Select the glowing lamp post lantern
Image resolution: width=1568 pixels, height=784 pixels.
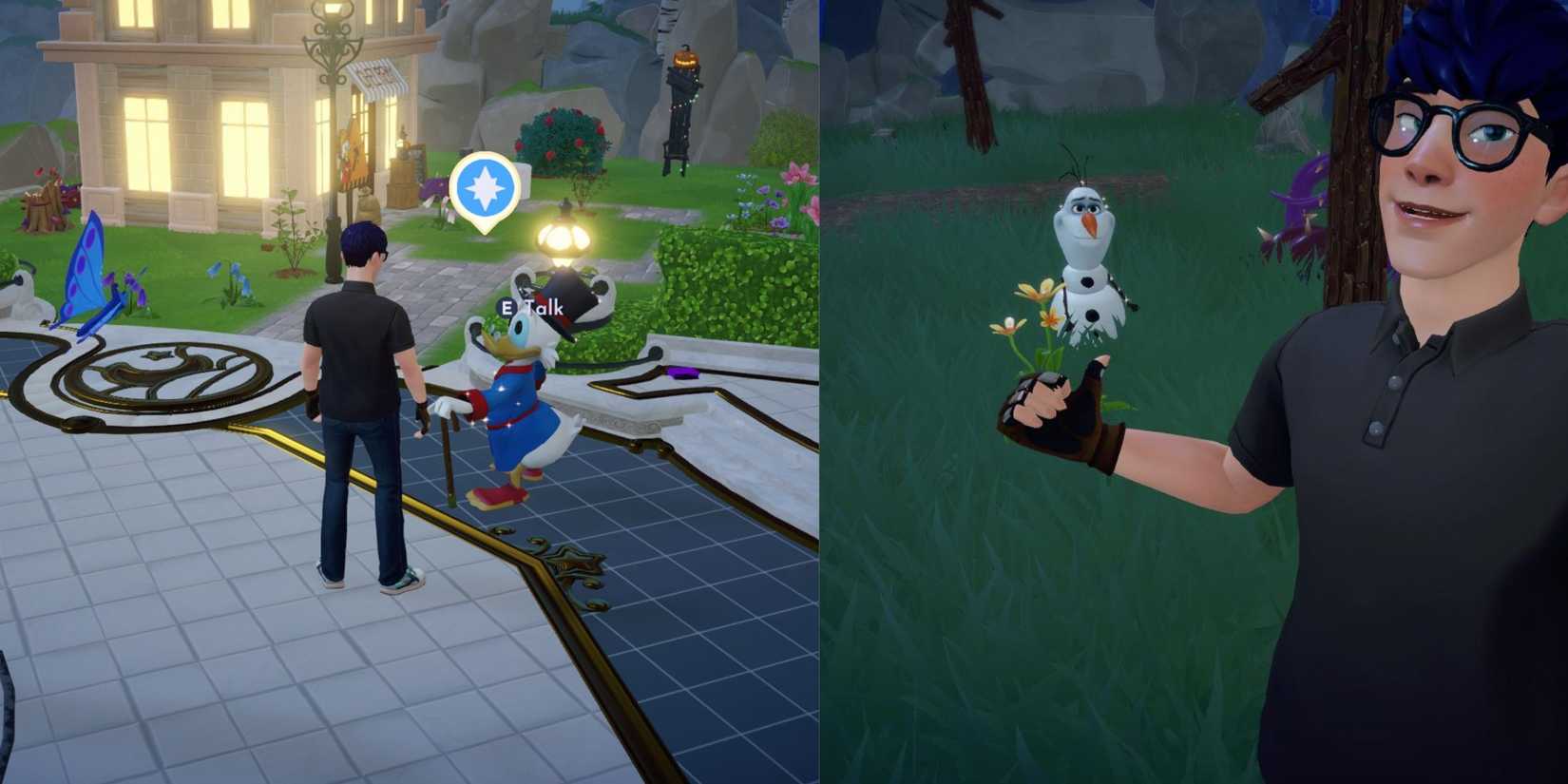562,239
